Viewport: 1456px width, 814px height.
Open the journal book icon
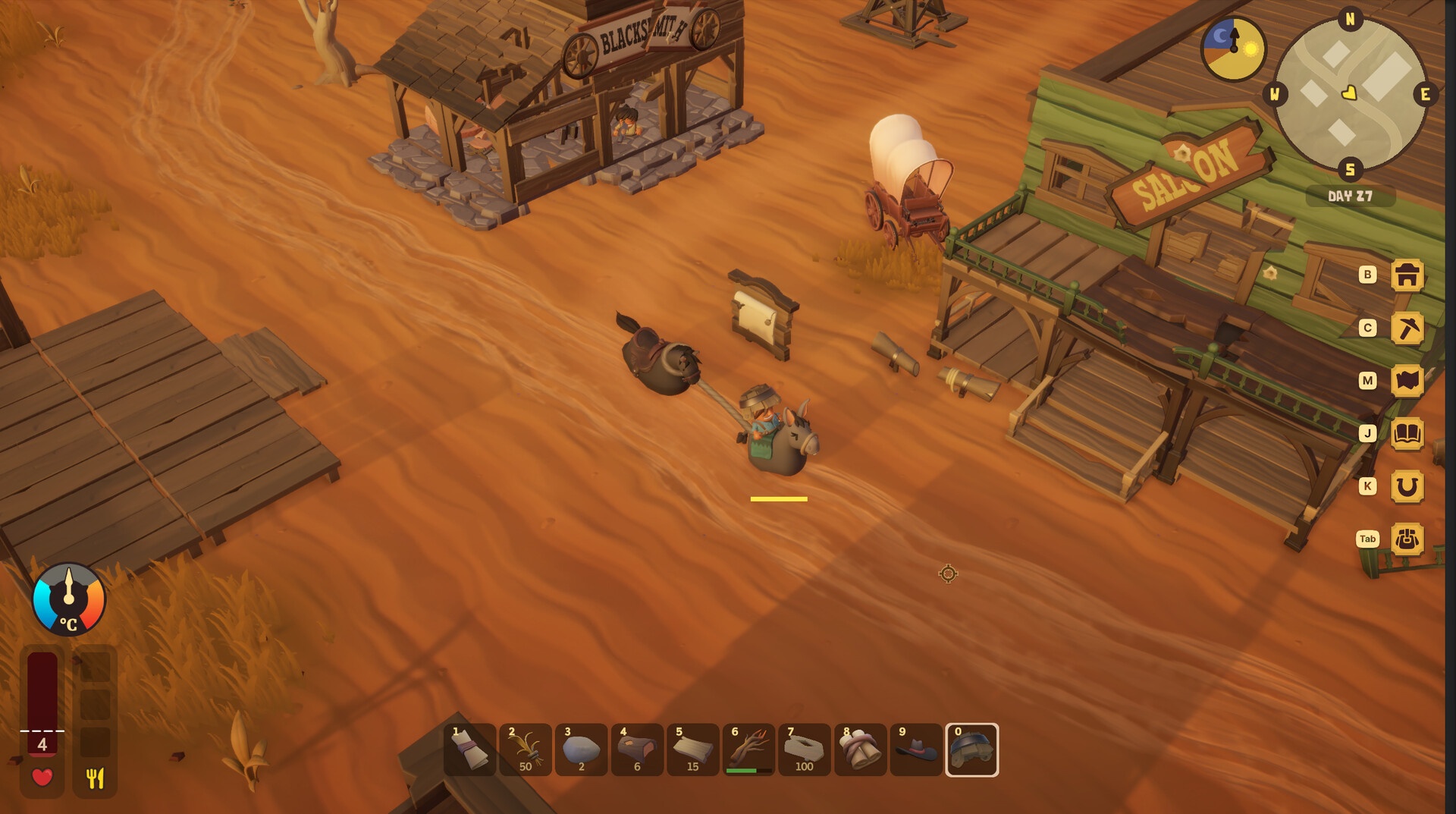1407,434
